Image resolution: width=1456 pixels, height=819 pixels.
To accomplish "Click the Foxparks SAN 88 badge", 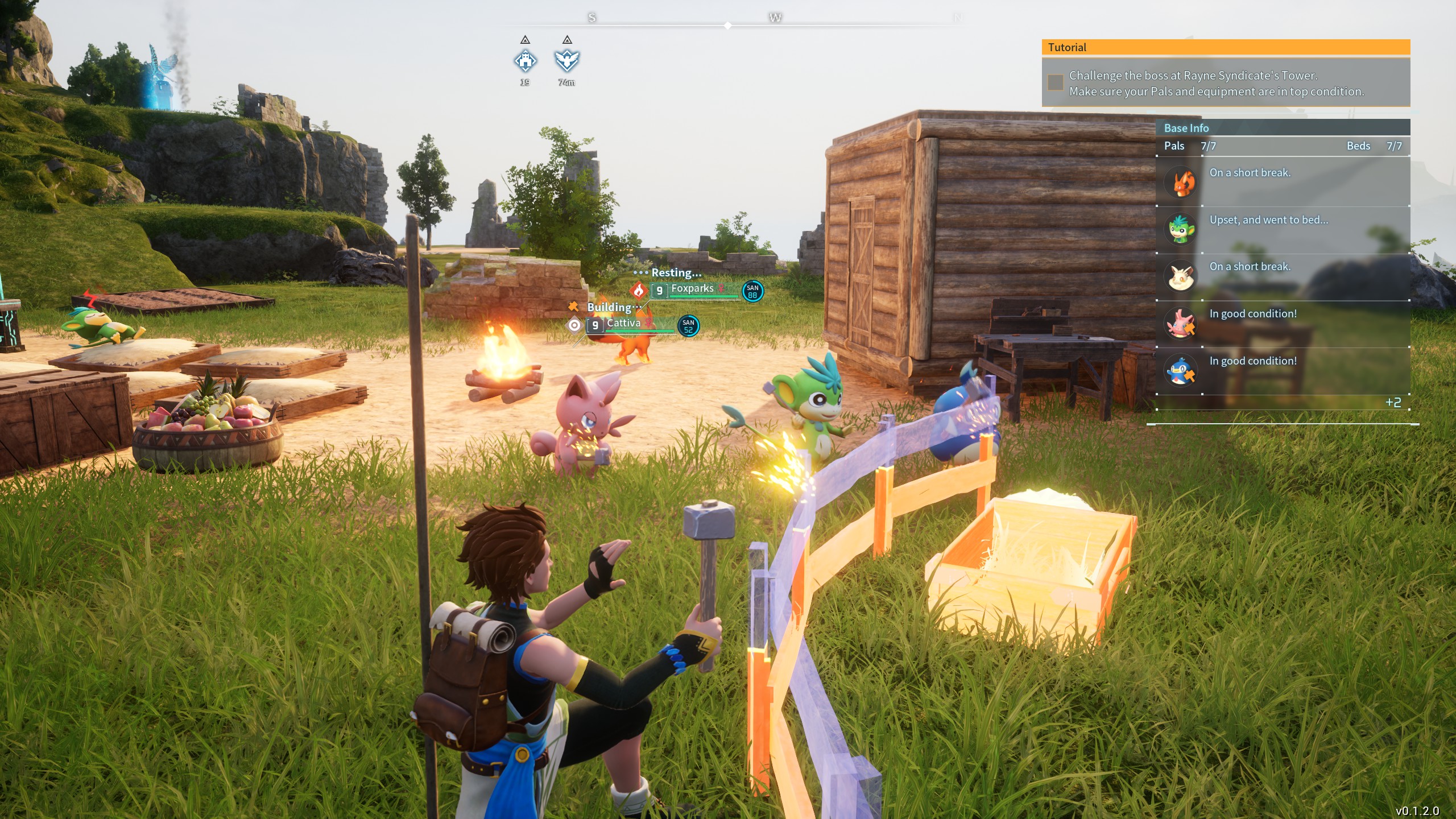I will (x=752, y=291).
